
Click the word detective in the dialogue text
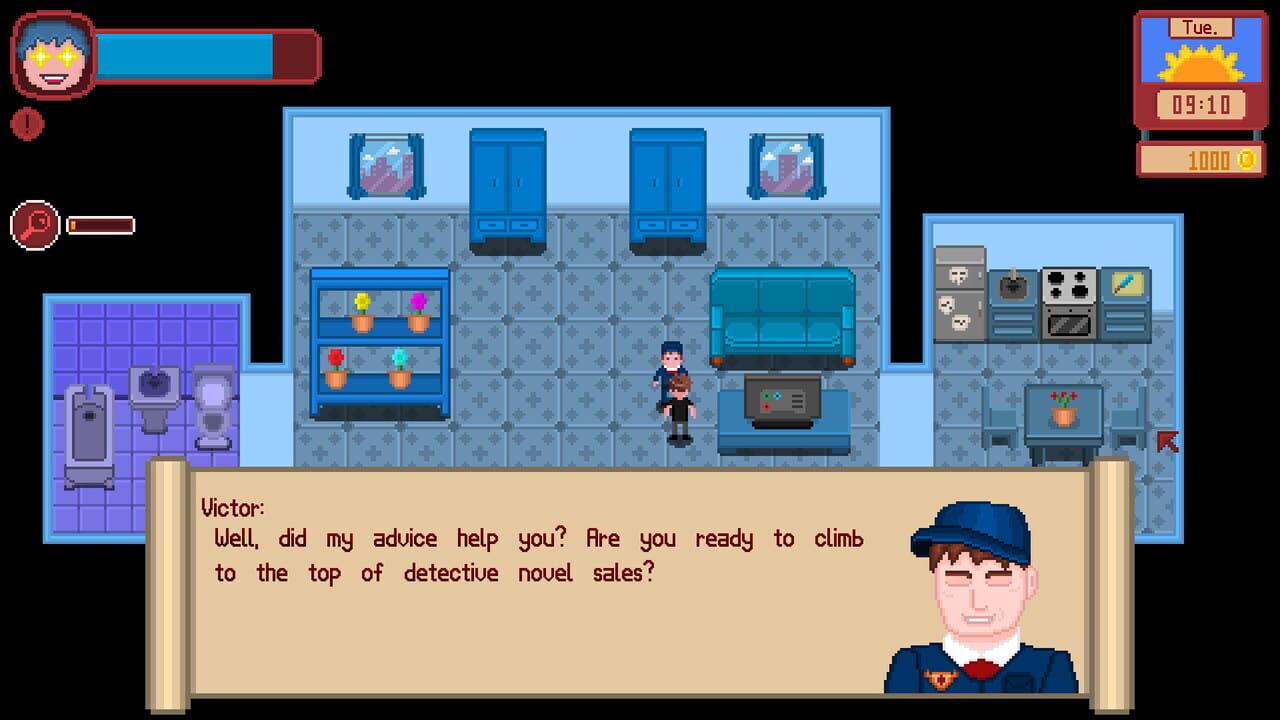pyautogui.click(x=451, y=573)
